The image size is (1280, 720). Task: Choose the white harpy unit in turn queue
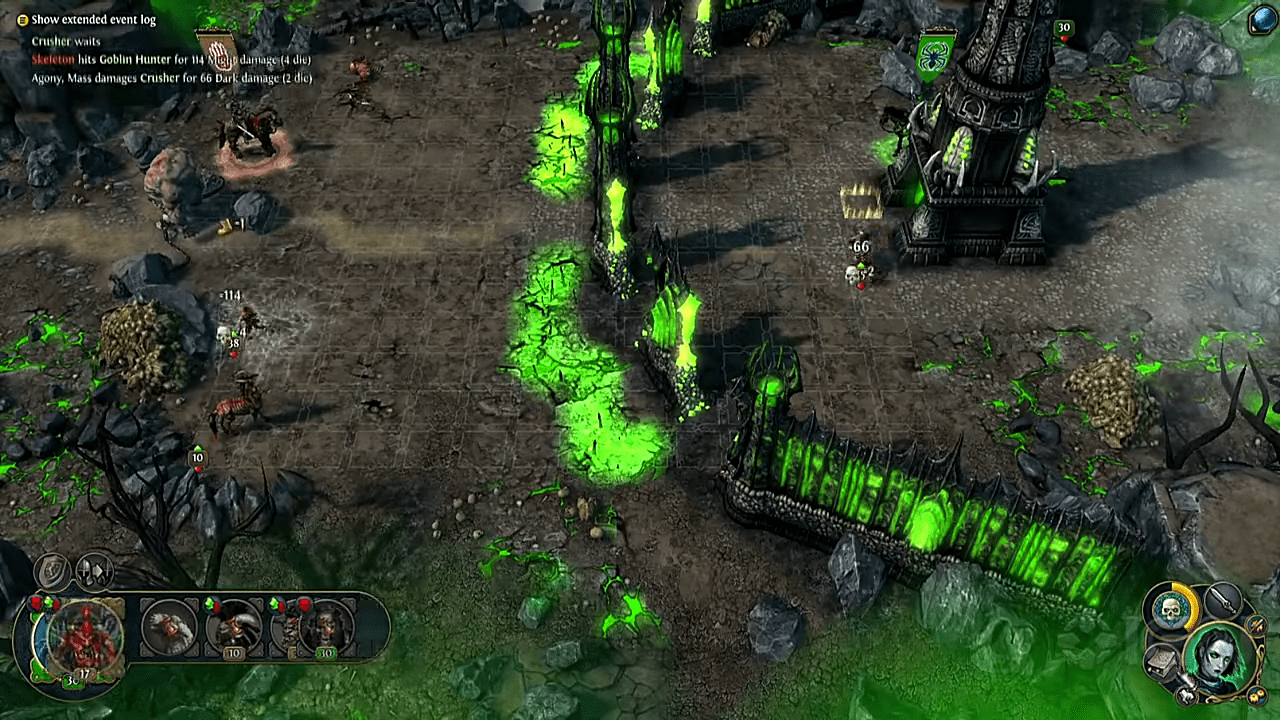click(x=170, y=627)
